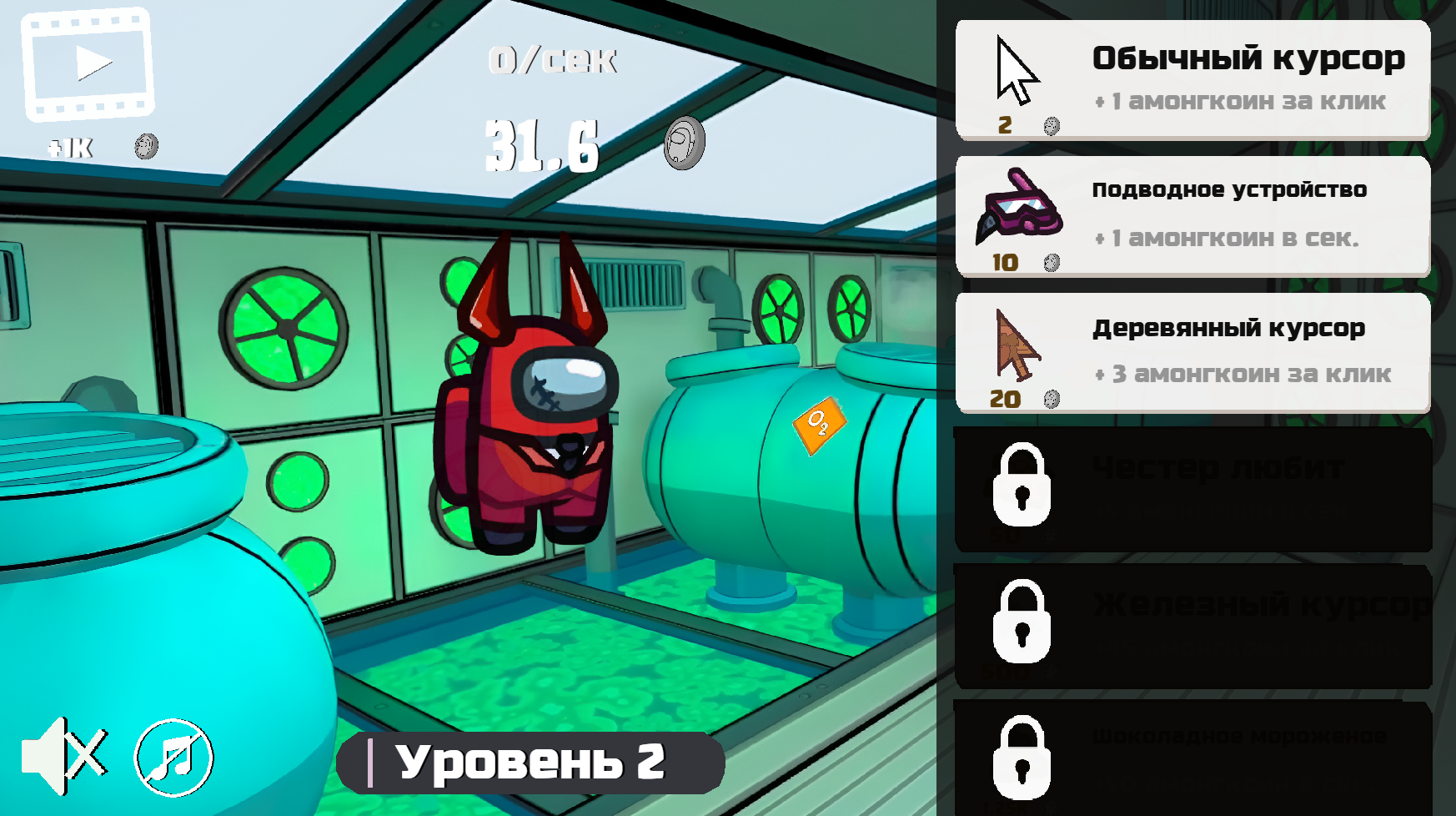Image resolution: width=1456 pixels, height=816 pixels.
Task: Click the video ad reward icon
Action: 88,63
